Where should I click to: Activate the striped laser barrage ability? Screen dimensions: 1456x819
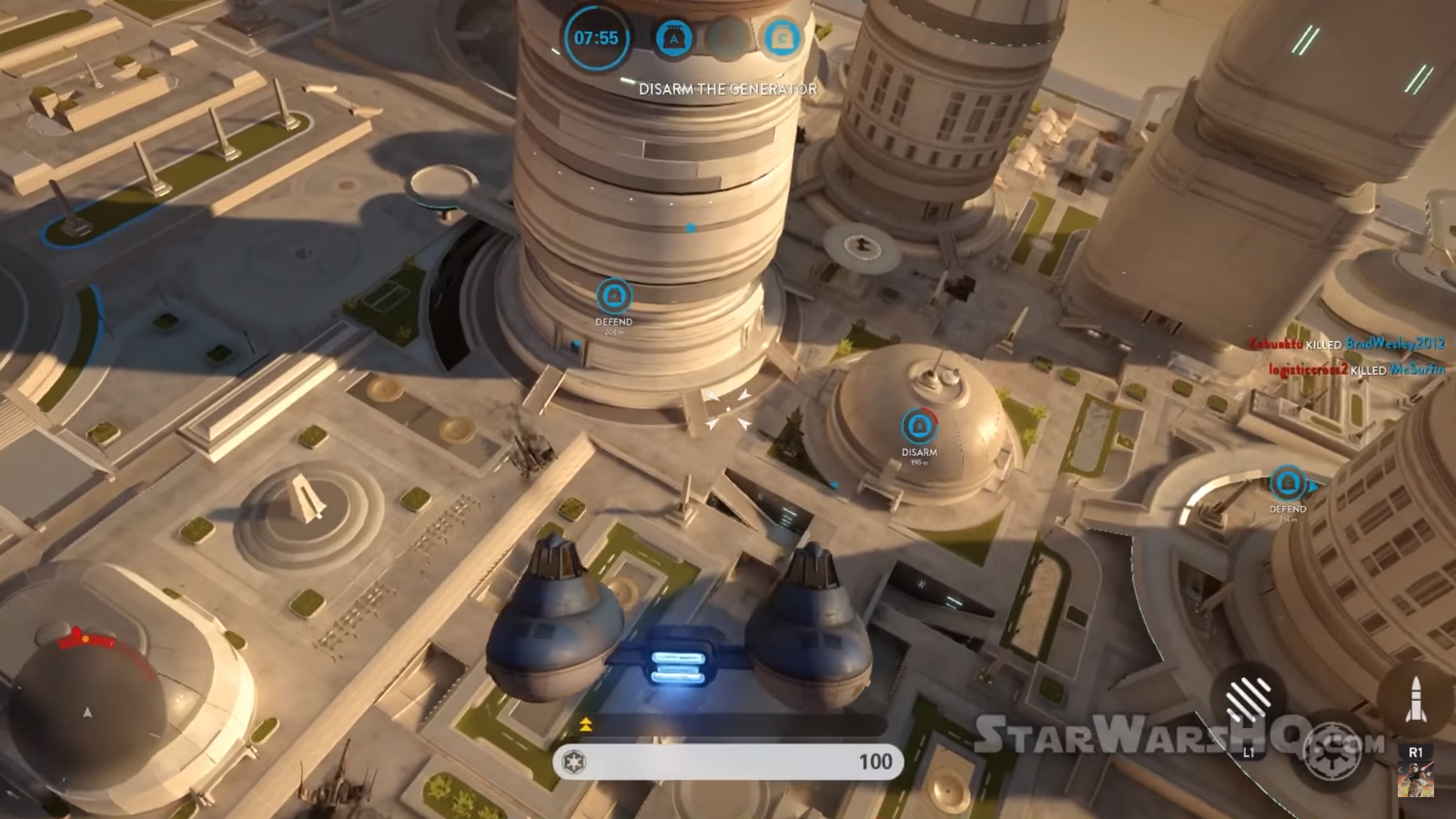coord(1249,700)
